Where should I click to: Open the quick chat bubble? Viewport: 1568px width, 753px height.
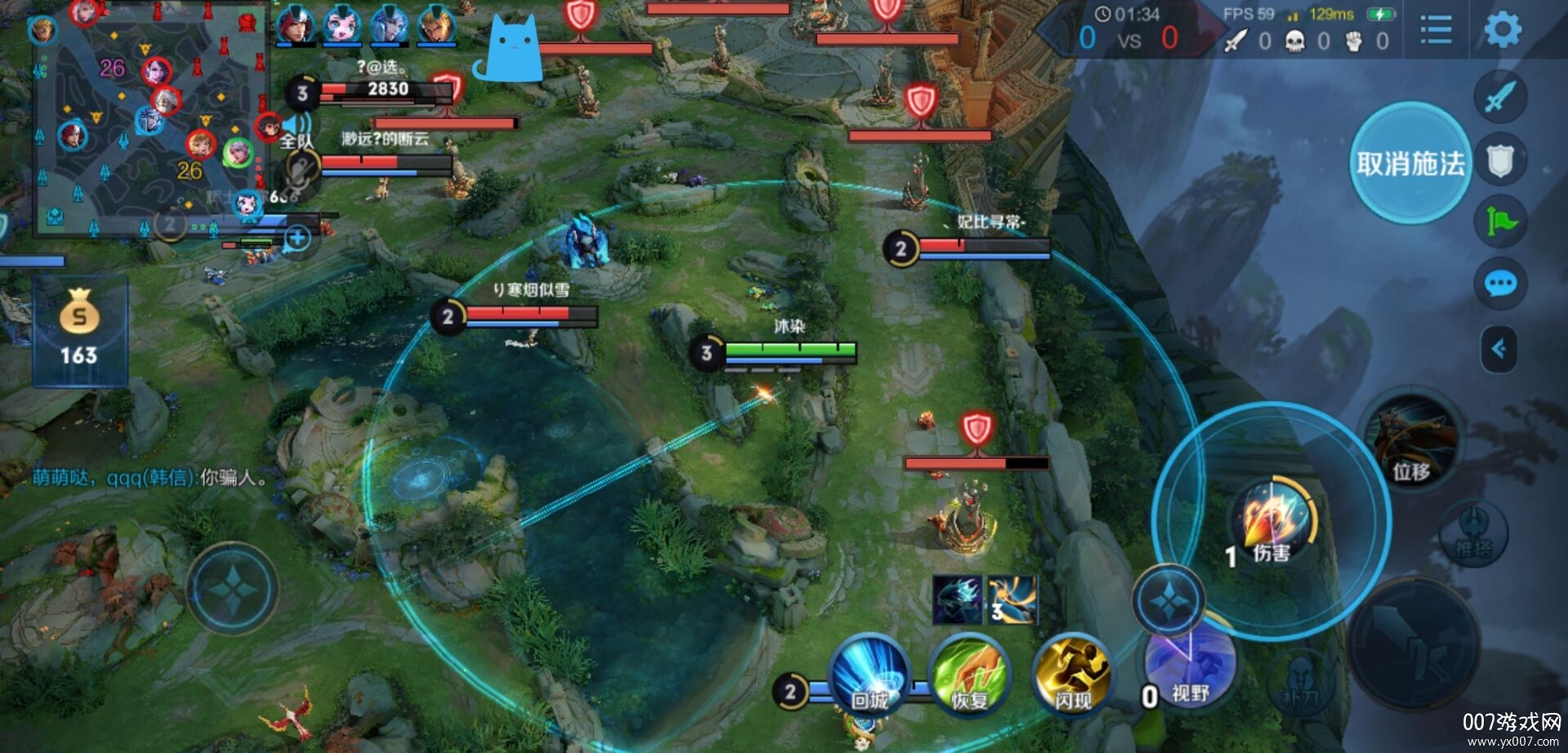tap(1500, 283)
